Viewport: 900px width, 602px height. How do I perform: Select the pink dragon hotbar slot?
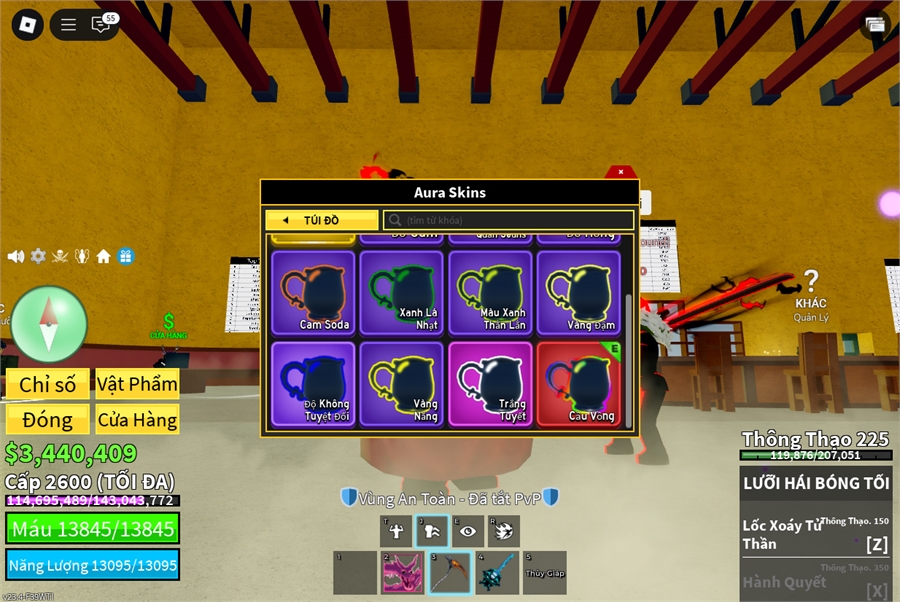tap(402, 573)
